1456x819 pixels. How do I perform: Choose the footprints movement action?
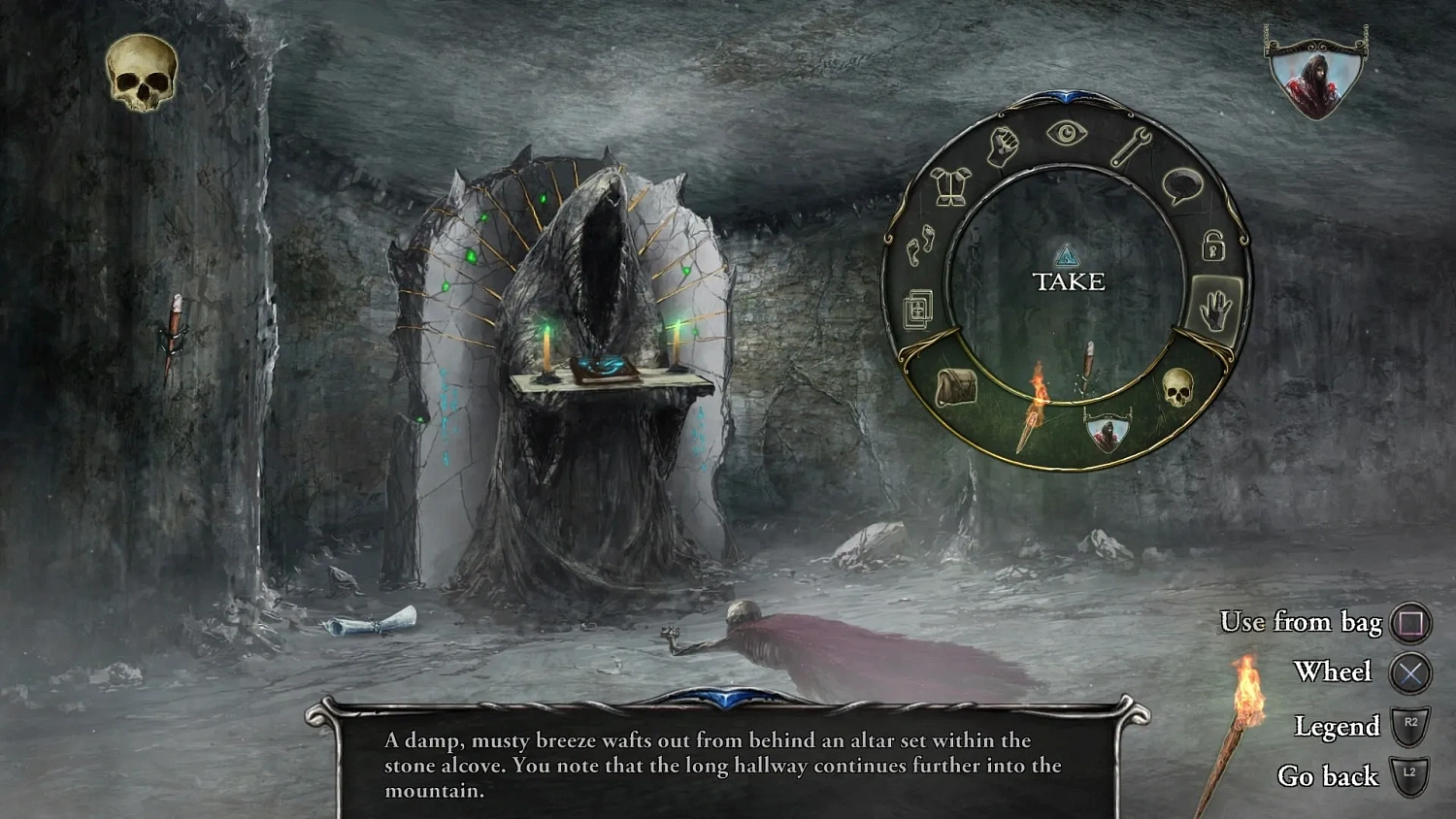(921, 246)
